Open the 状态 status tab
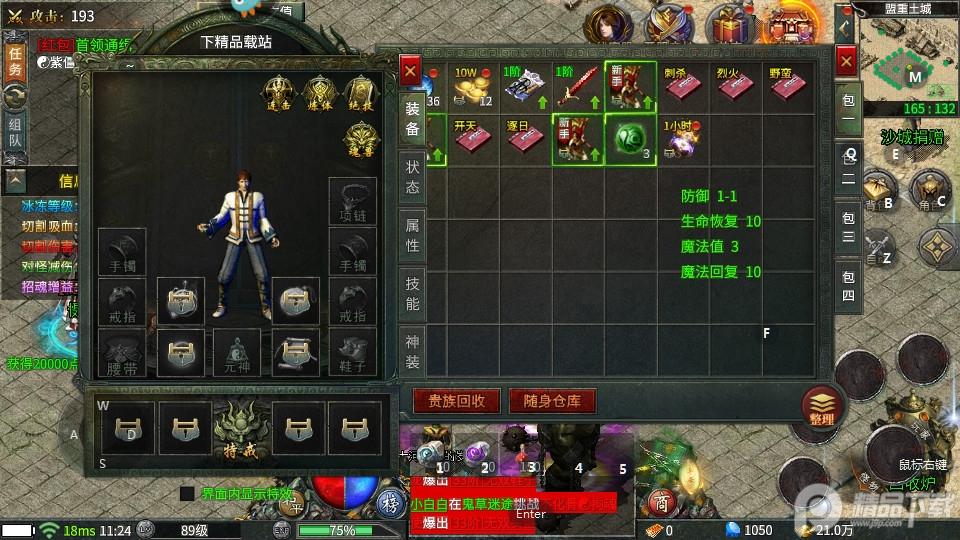 pyautogui.click(x=412, y=178)
